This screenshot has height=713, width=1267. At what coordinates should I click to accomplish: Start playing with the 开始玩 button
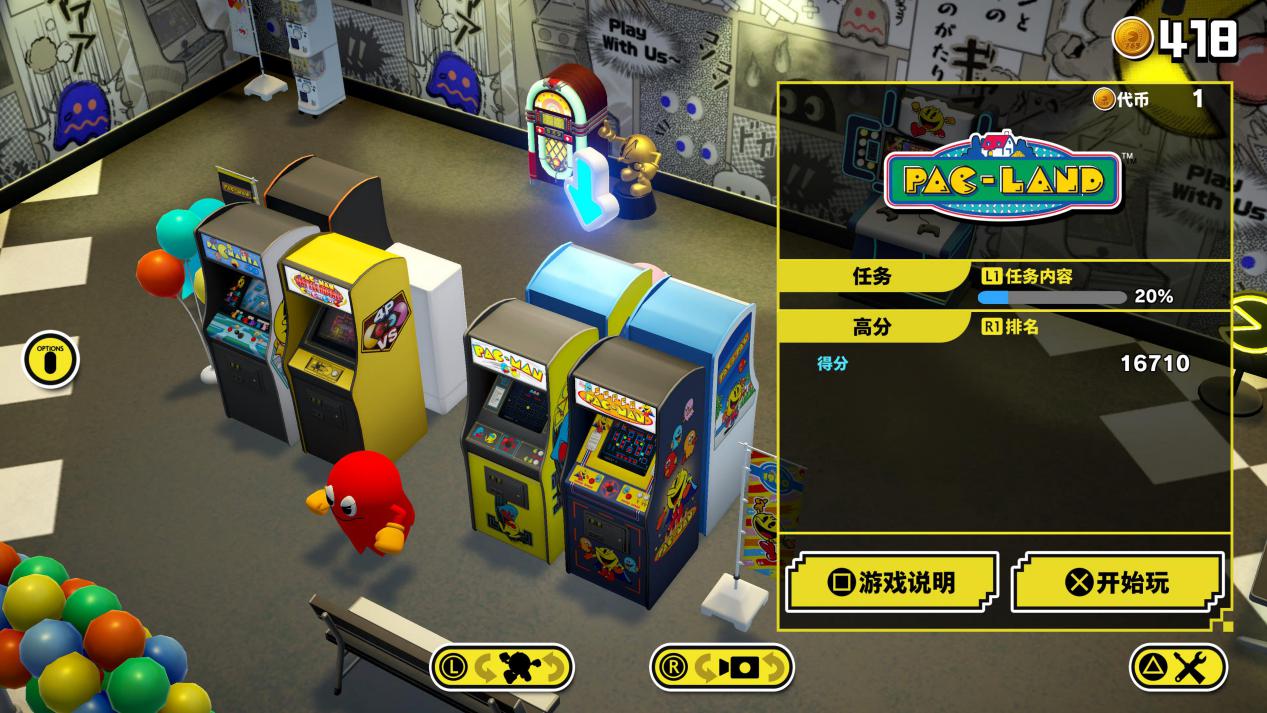1117,582
